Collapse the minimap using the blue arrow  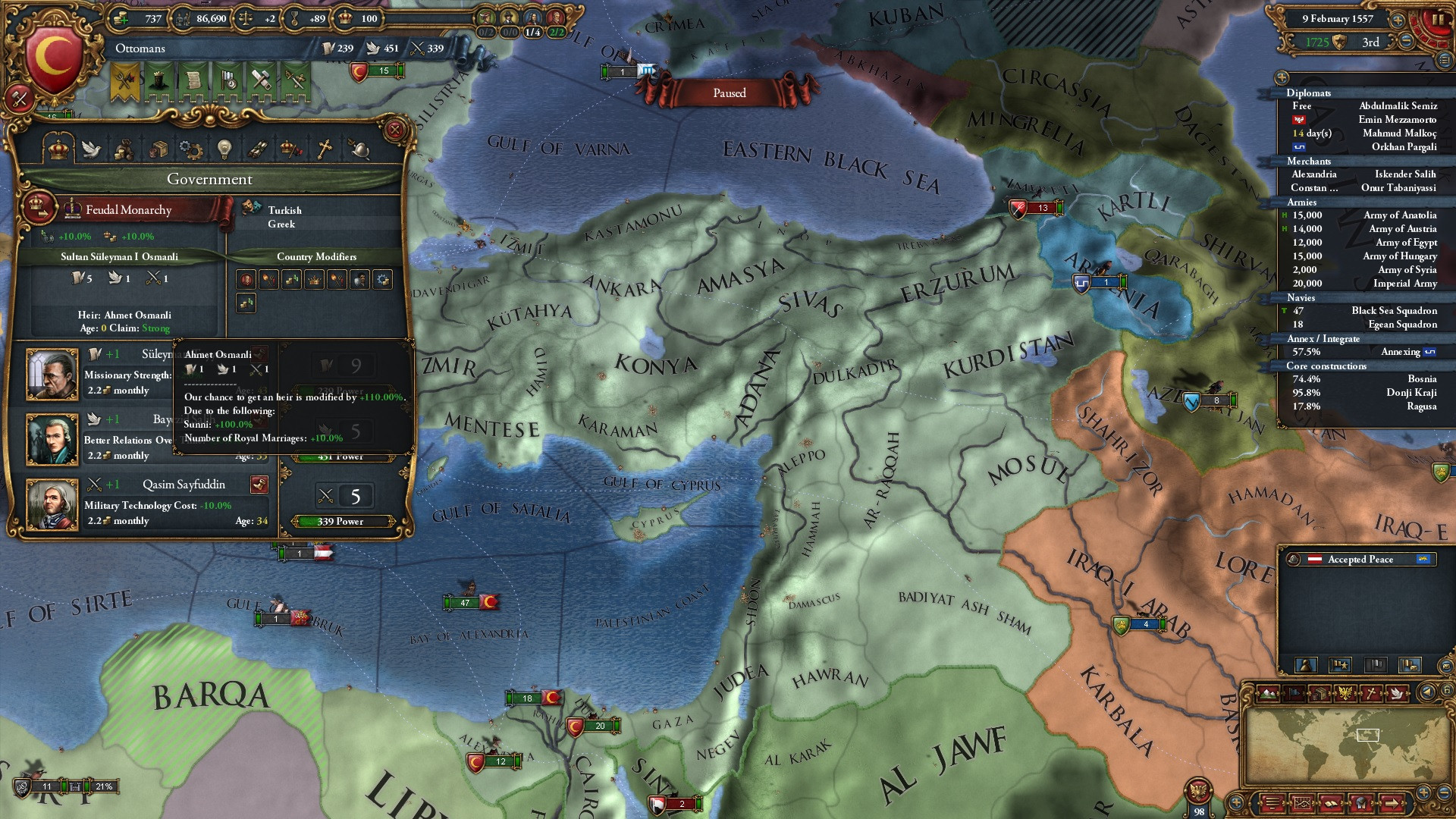click(1428, 692)
